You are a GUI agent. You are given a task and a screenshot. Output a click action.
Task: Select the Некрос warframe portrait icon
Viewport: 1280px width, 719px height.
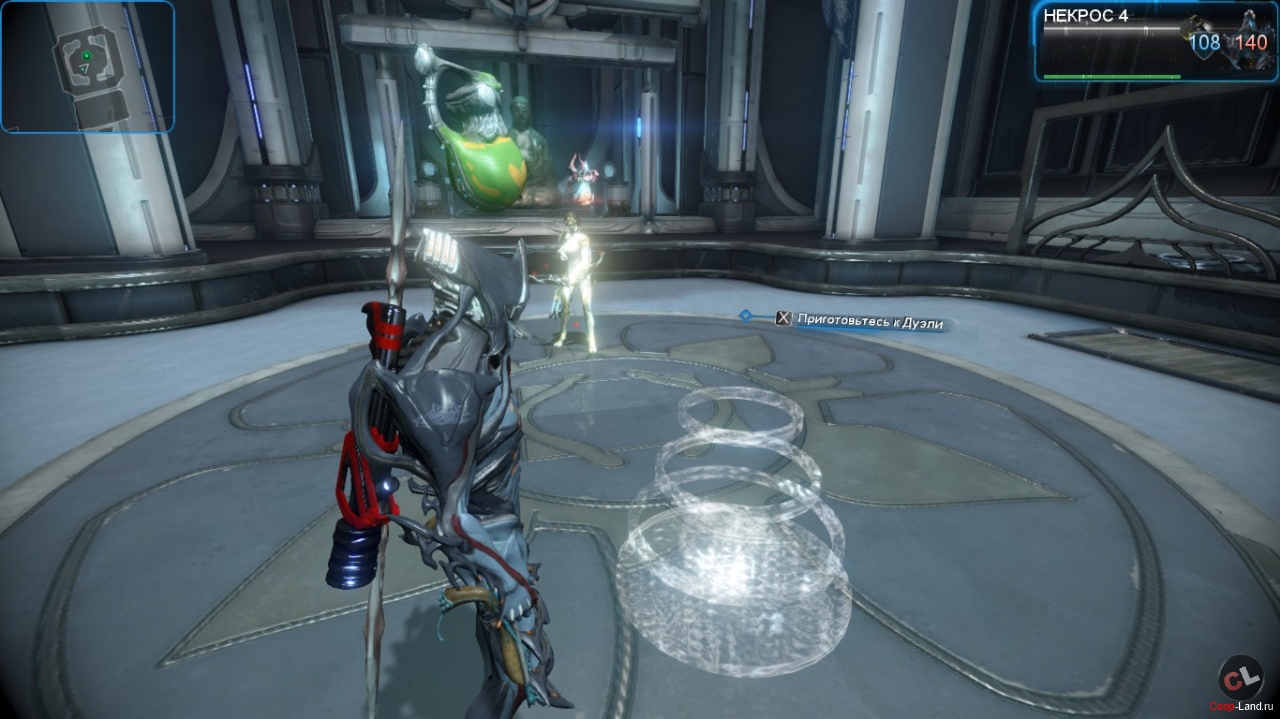(x=1251, y=42)
